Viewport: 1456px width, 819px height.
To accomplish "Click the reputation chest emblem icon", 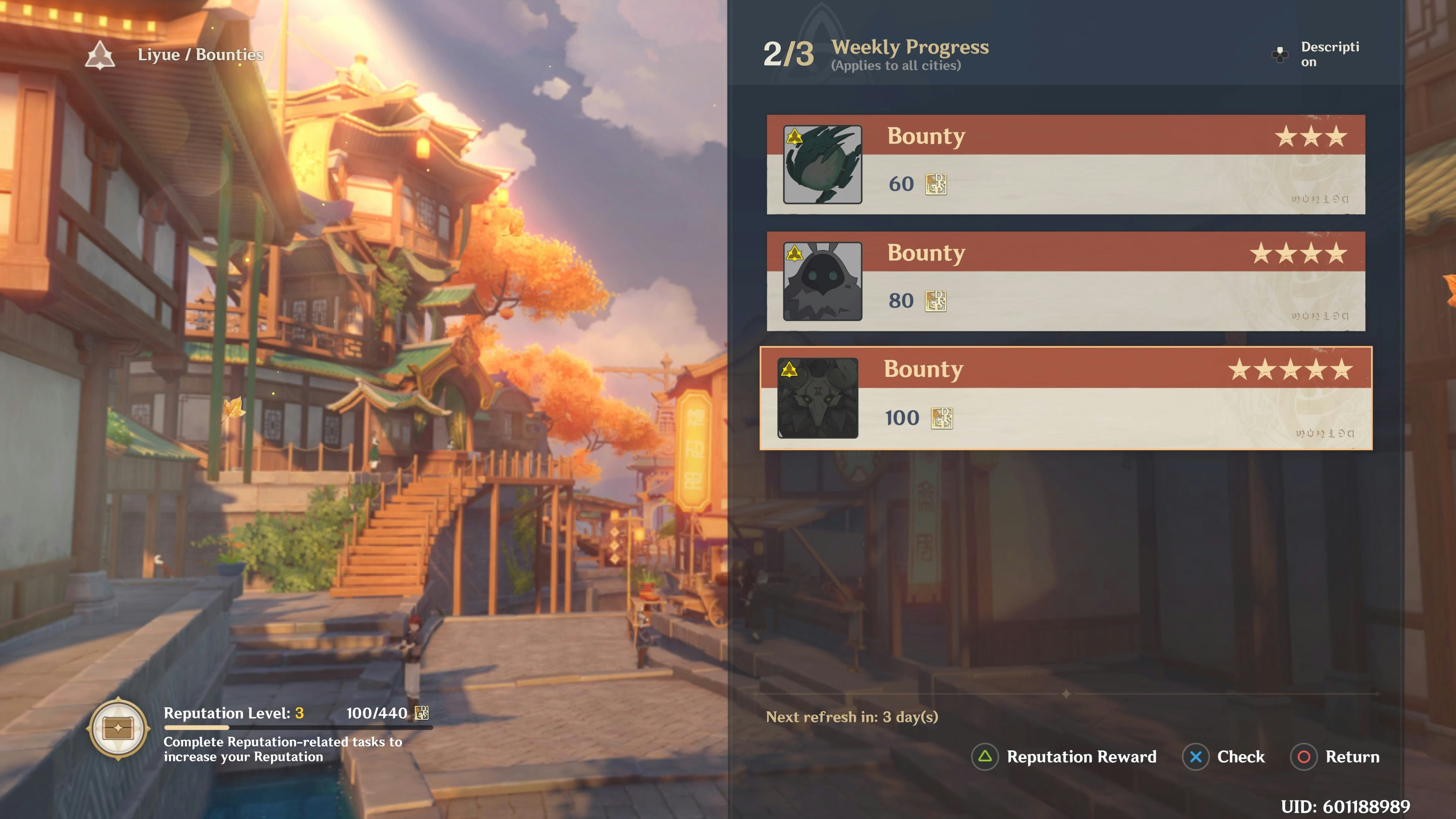I will 118,728.
